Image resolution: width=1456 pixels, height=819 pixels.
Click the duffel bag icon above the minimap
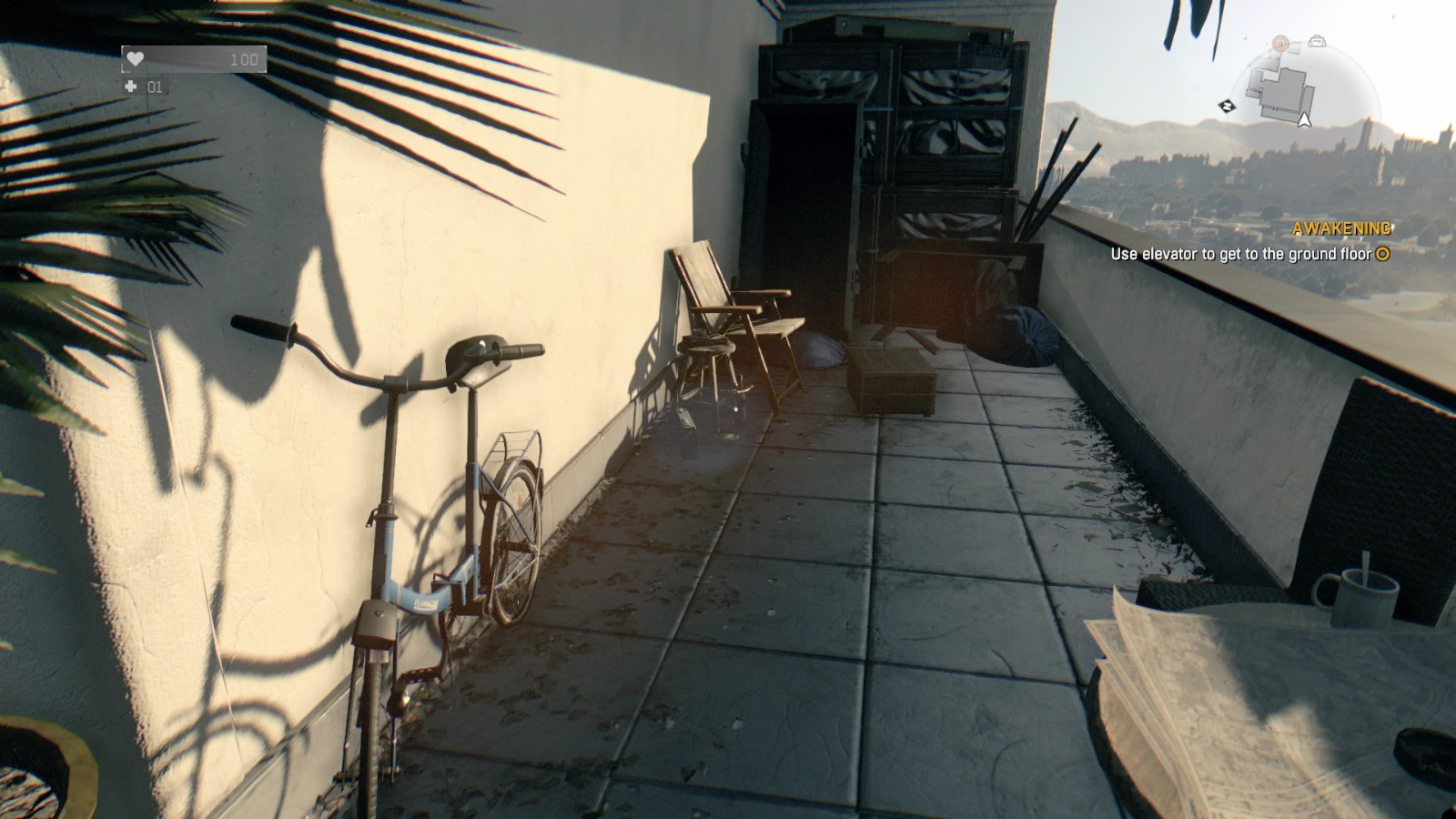1317,42
